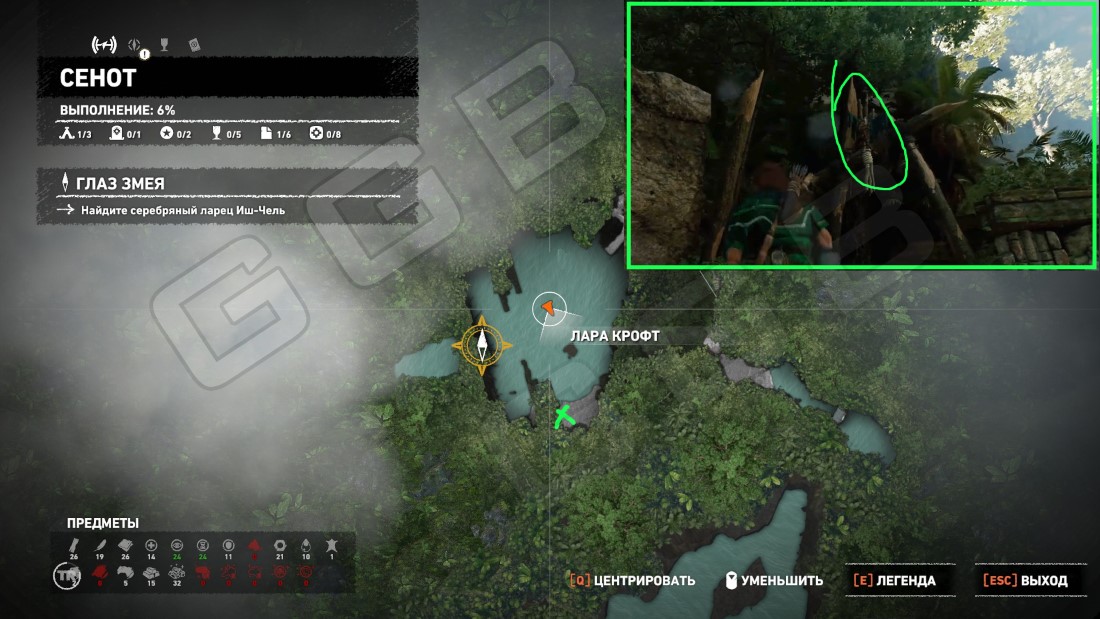This screenshot has height=619, width=1100.
Task: Choose the gold ingots resource icon
Action: (x=151, y=573)
